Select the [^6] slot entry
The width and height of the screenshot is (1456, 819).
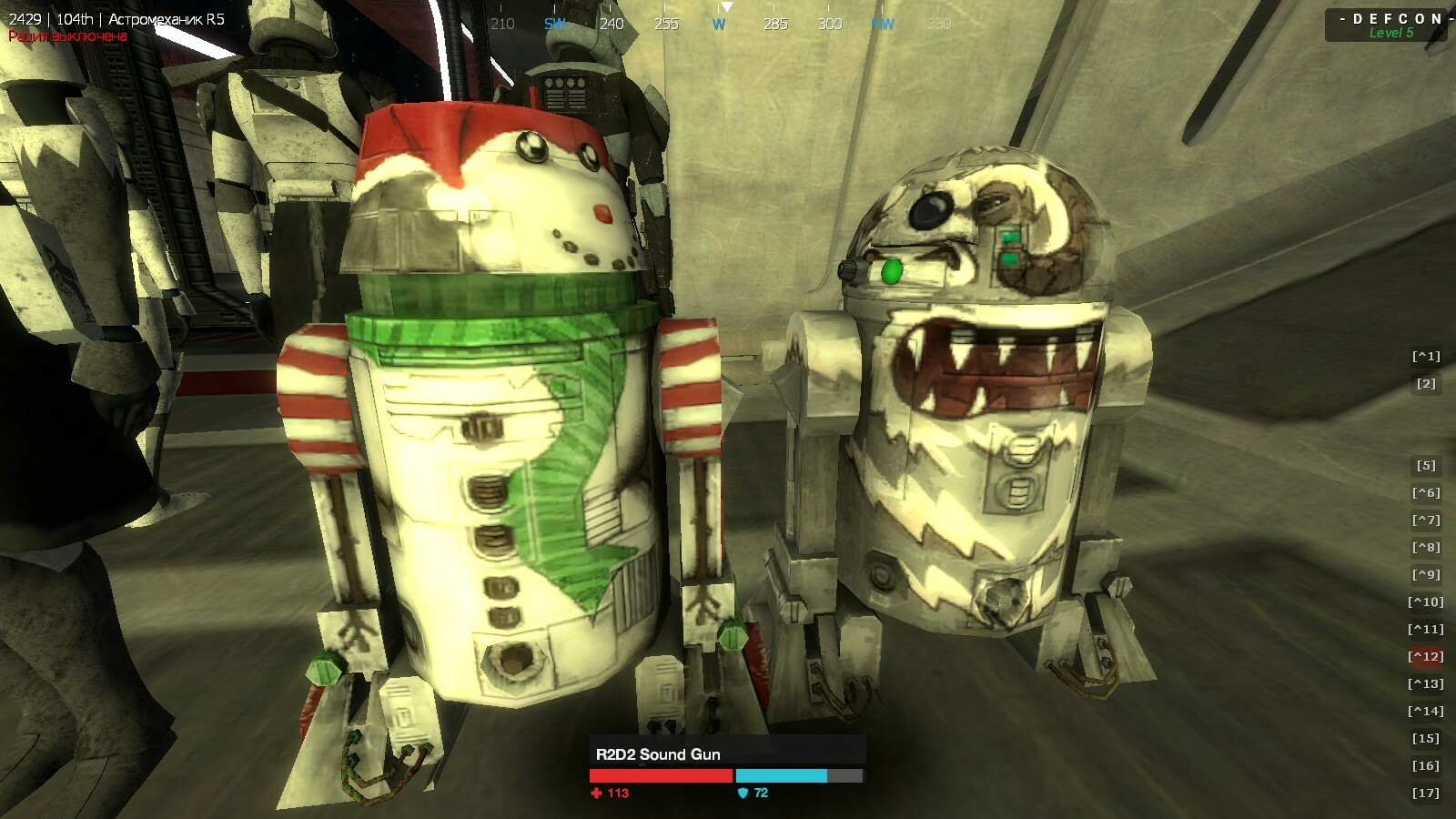1426,493
